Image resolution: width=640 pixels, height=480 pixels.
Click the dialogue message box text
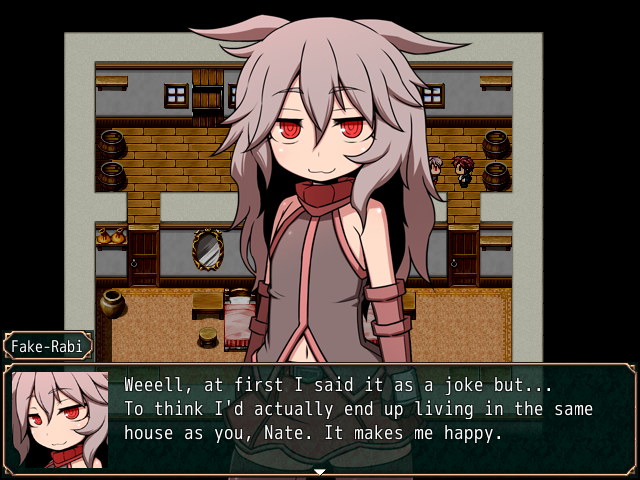[x=358, y=409]
